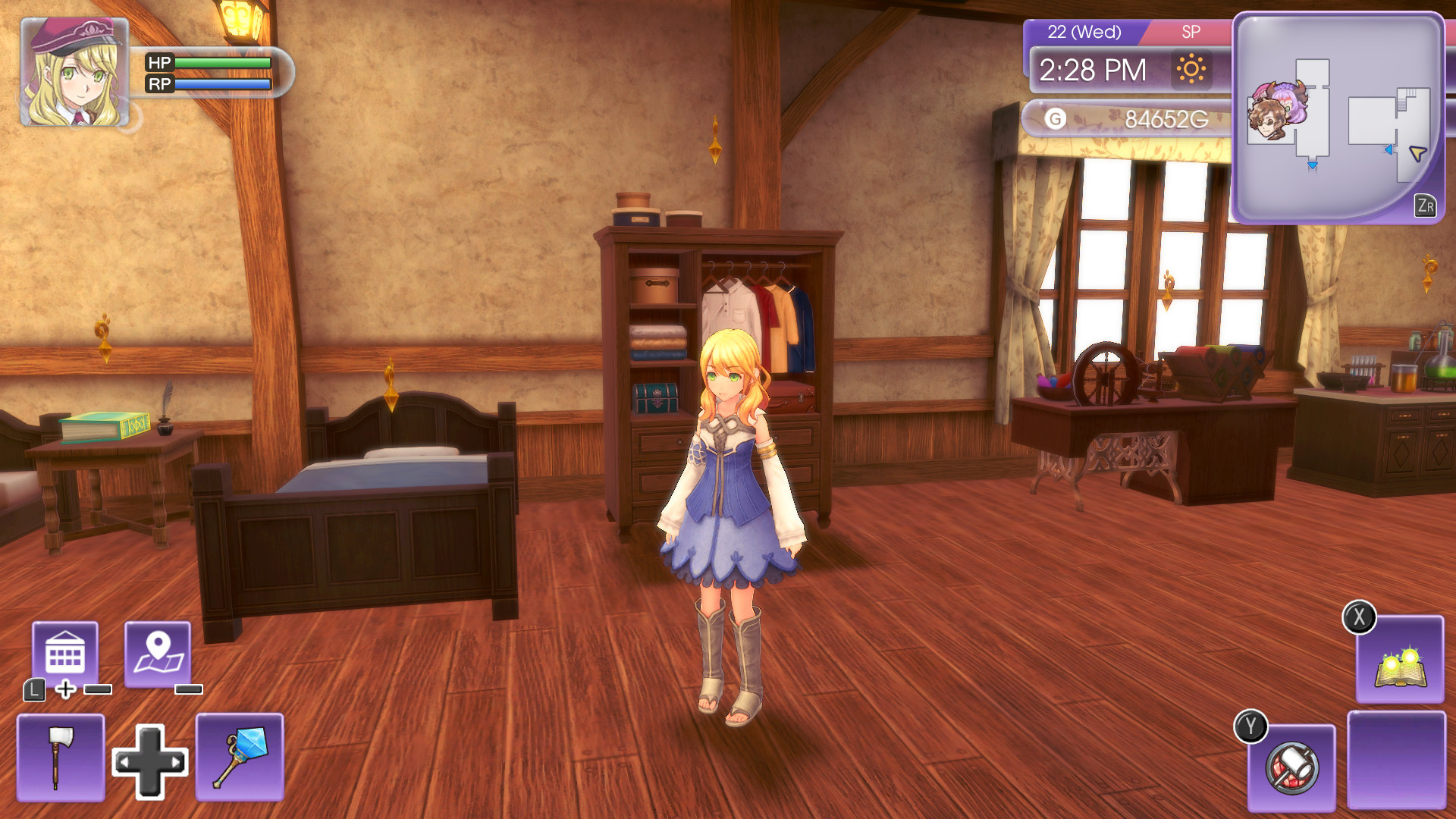This screenshot has width=1456, height=819.
Task: Click the ZR label on the minimap
Action: 1427,203
